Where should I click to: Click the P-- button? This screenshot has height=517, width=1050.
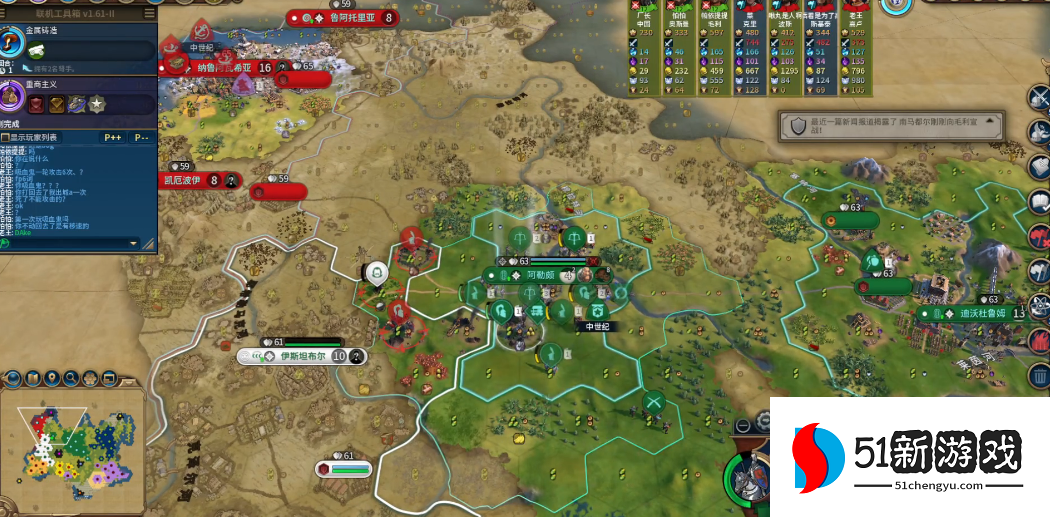pos(141,137)
